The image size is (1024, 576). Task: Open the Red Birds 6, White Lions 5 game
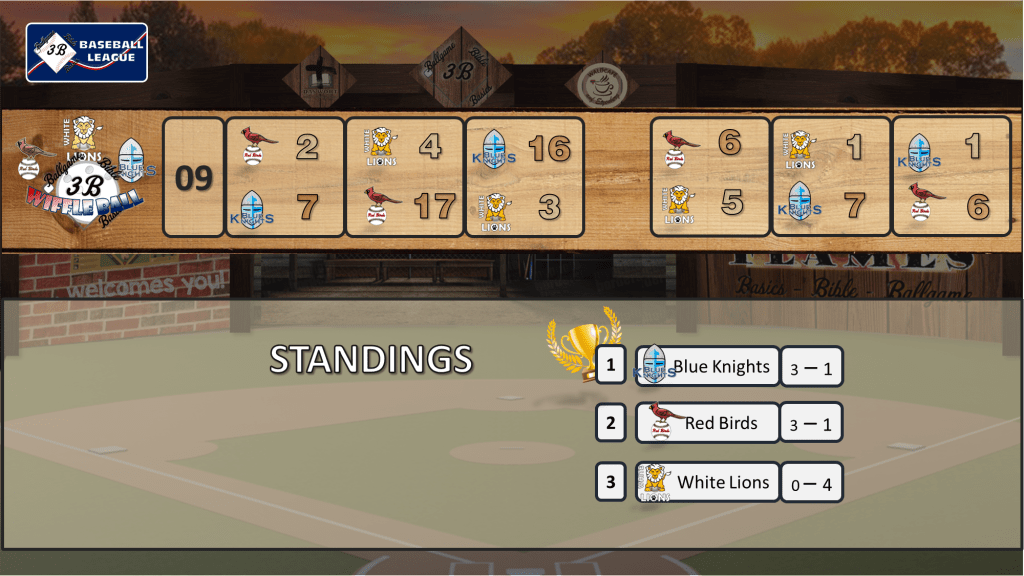click(710, 177)
